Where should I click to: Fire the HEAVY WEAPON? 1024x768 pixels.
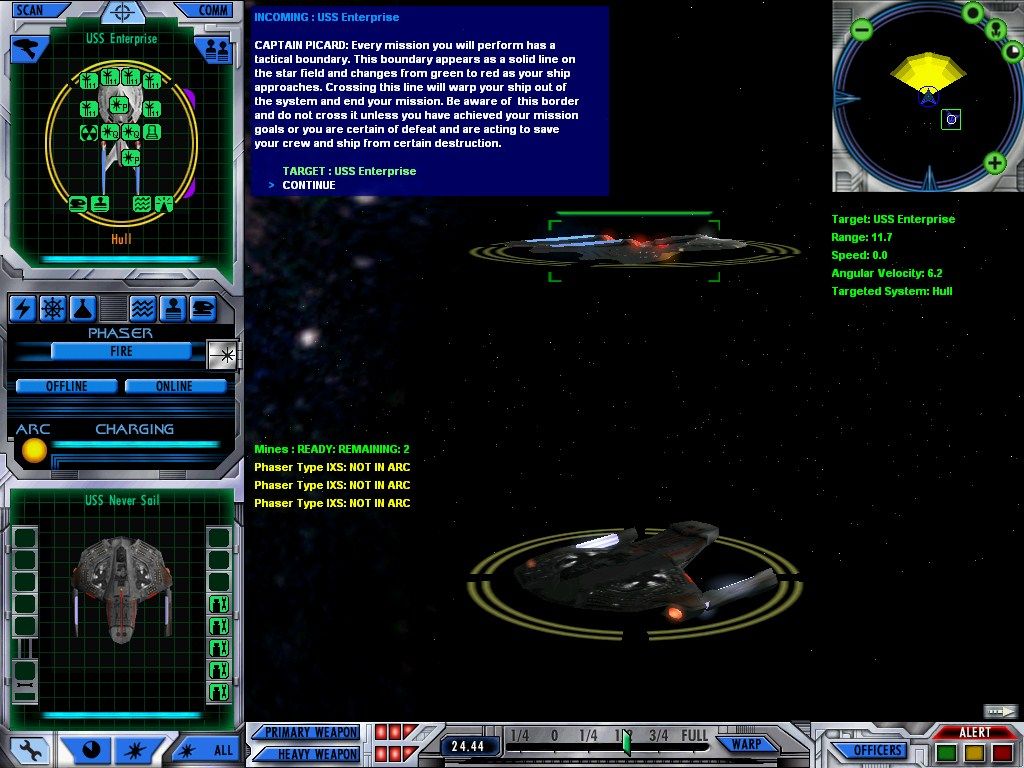(310, 754)
